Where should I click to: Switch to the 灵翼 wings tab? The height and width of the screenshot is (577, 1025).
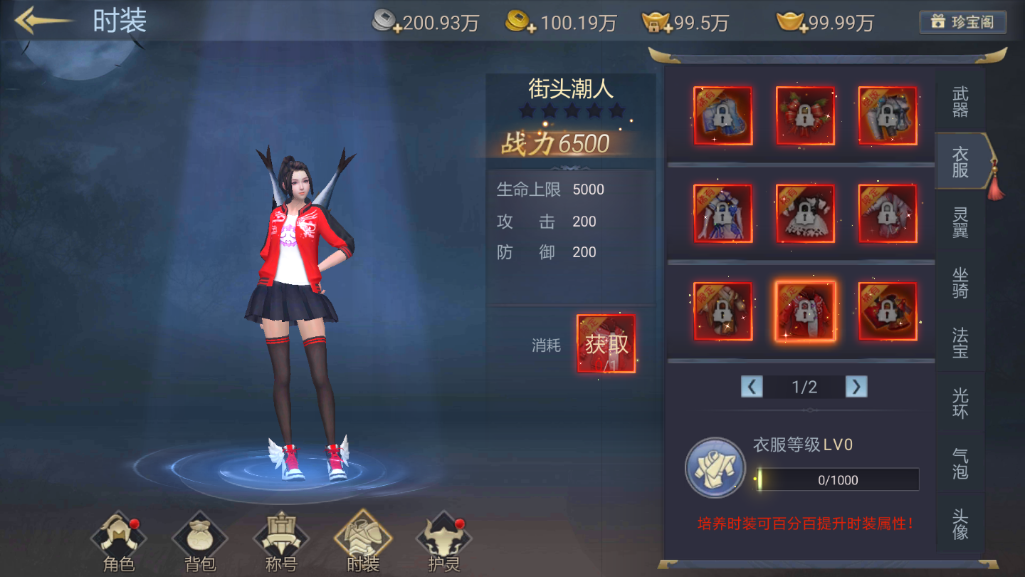pos(960,223)
